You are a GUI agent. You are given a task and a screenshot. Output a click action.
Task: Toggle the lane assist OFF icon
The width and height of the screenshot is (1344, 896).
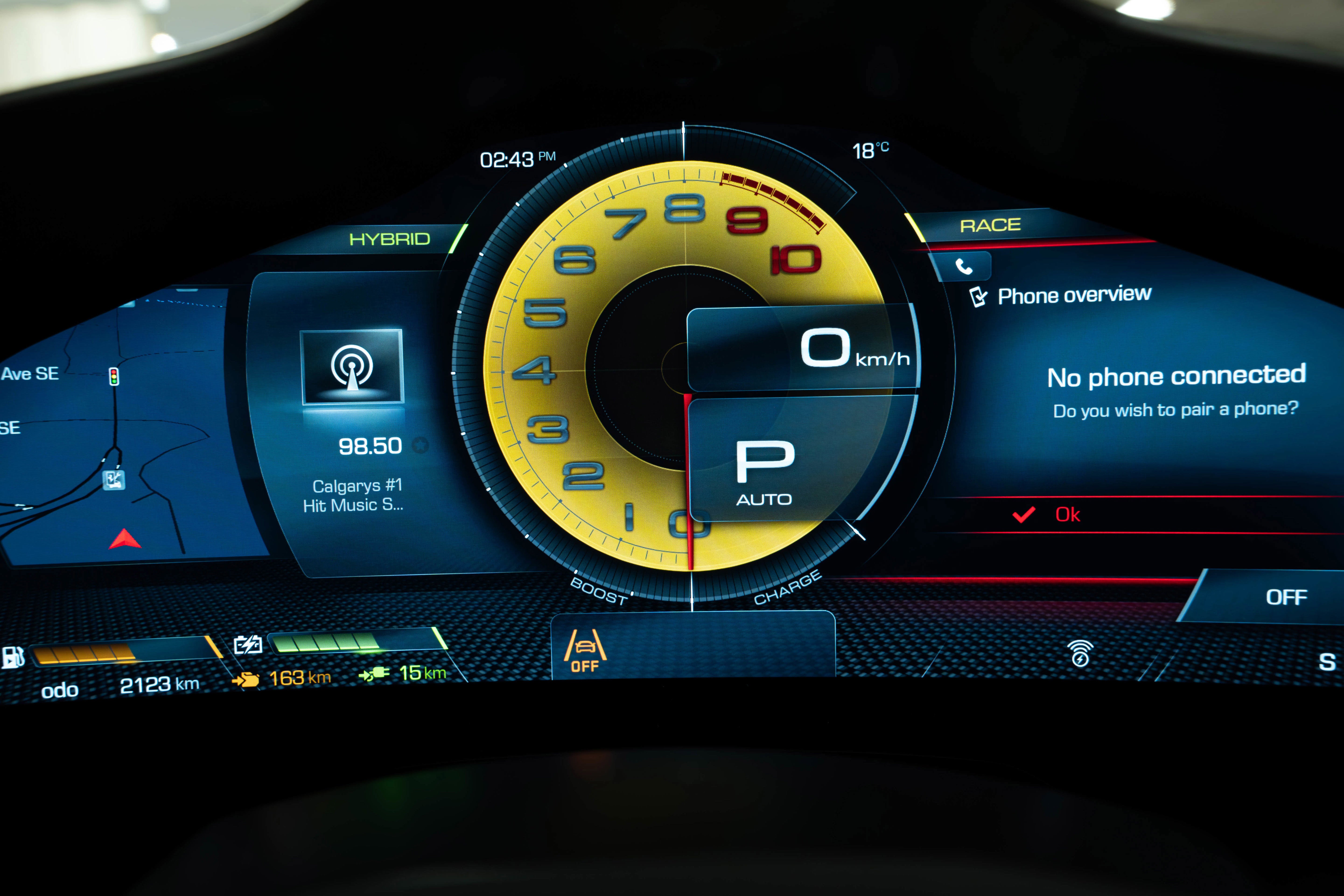click(x=584, y=651)
